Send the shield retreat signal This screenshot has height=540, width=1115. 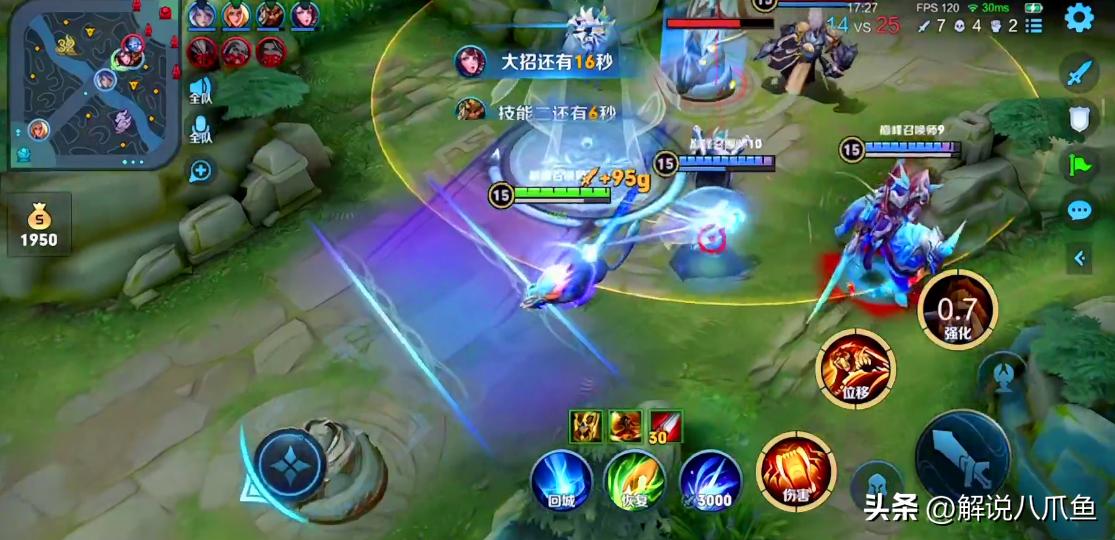point(1078,120)
